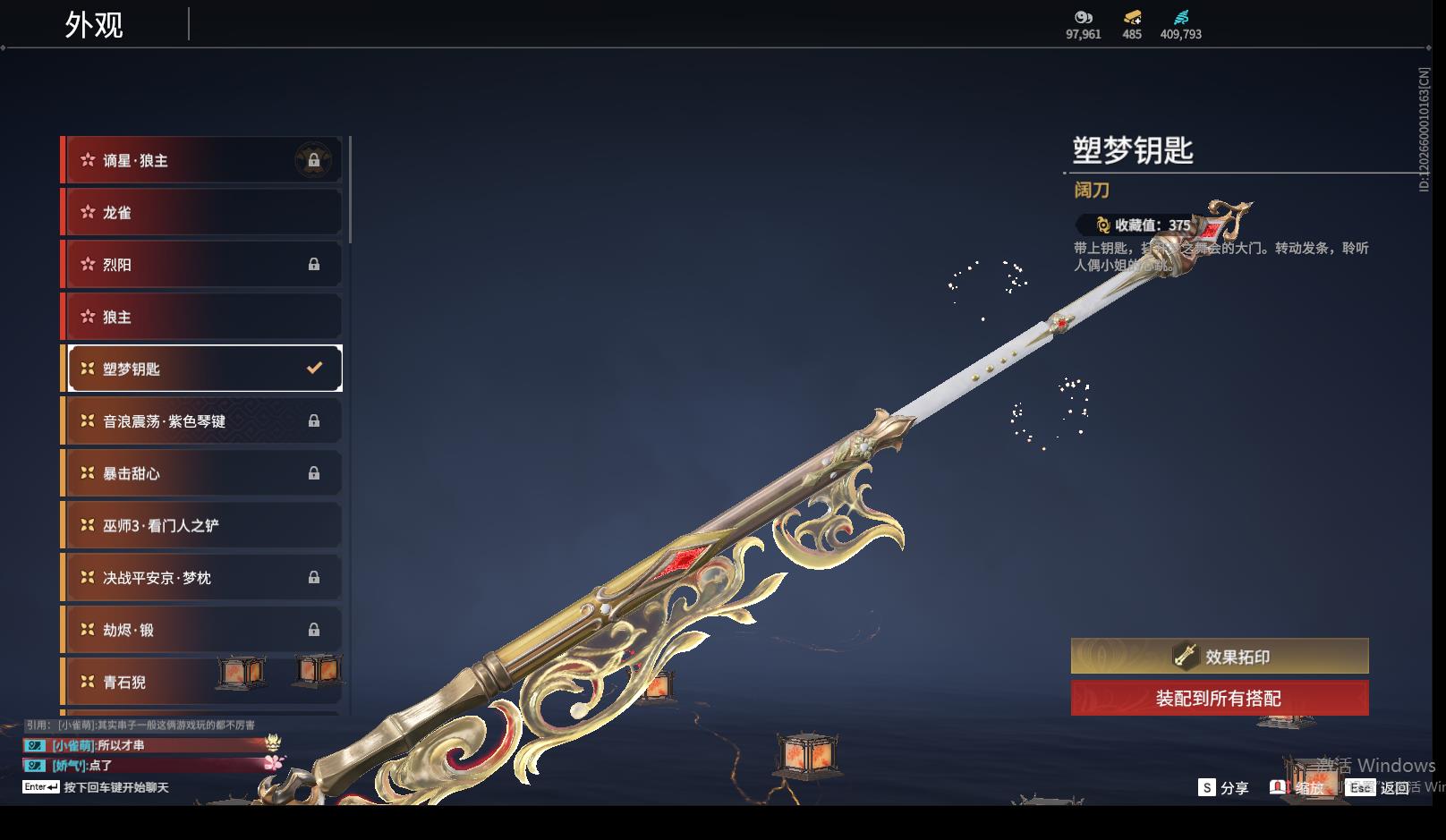Choose the 劫烬·锻 skin entry

pyautogui.click(x=203, y=630)
